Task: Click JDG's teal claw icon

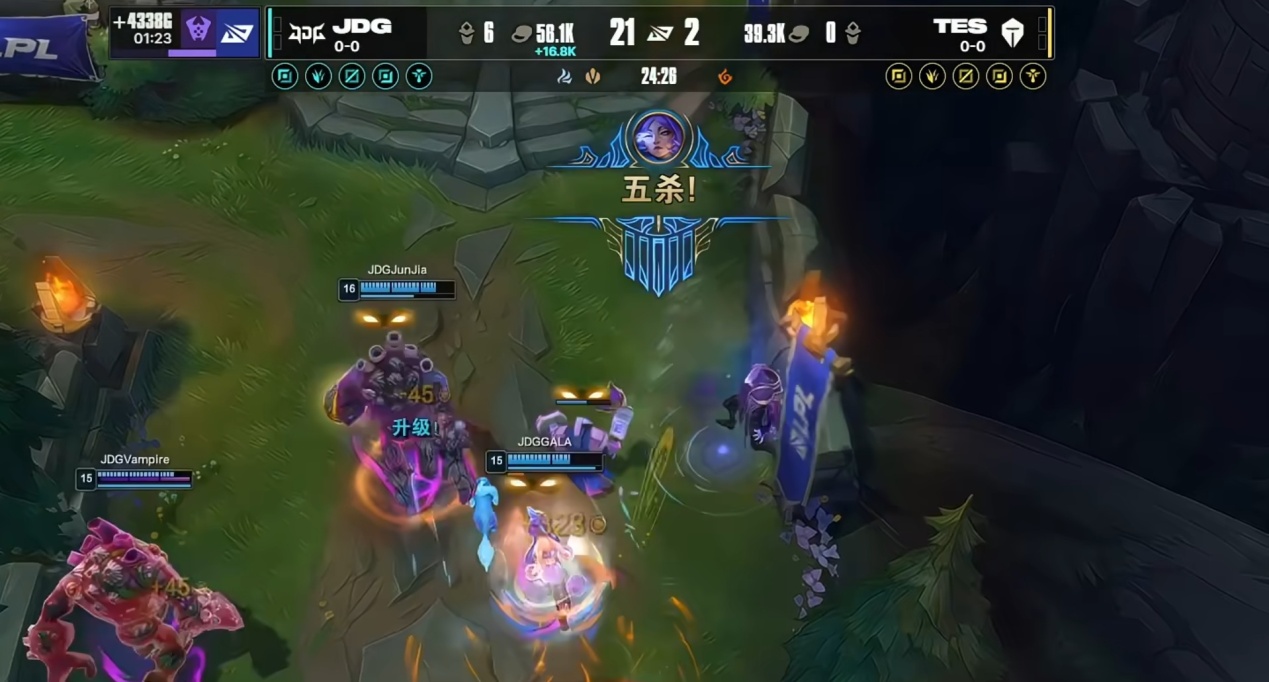Action: coord(318,76)
